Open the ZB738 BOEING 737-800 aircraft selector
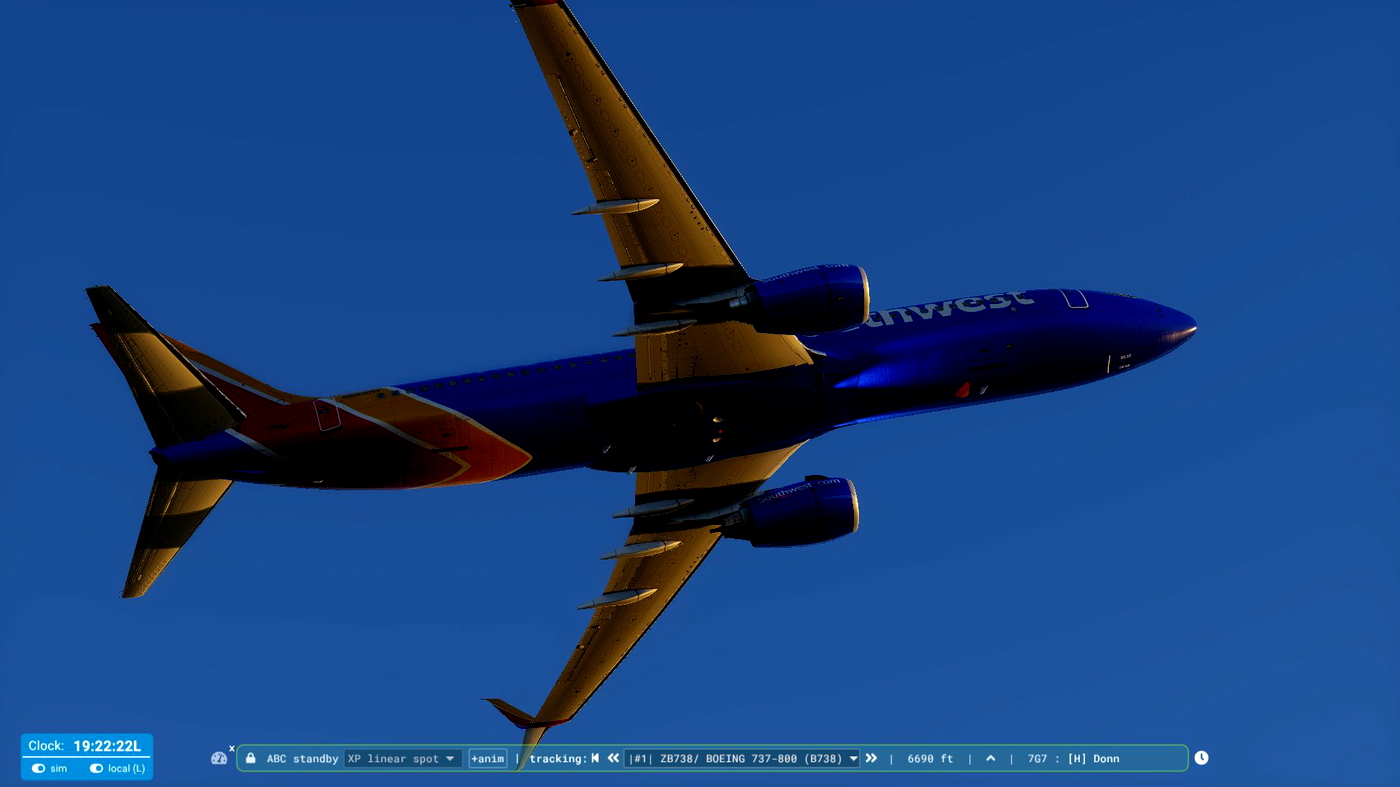The width and height of the screenshot is (1400, 787). [x=742, y=758]
